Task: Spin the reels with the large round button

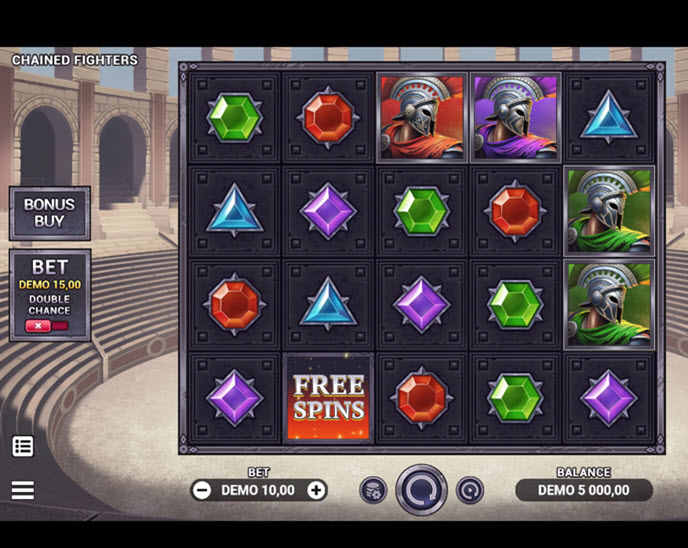Action: [421, 490]
